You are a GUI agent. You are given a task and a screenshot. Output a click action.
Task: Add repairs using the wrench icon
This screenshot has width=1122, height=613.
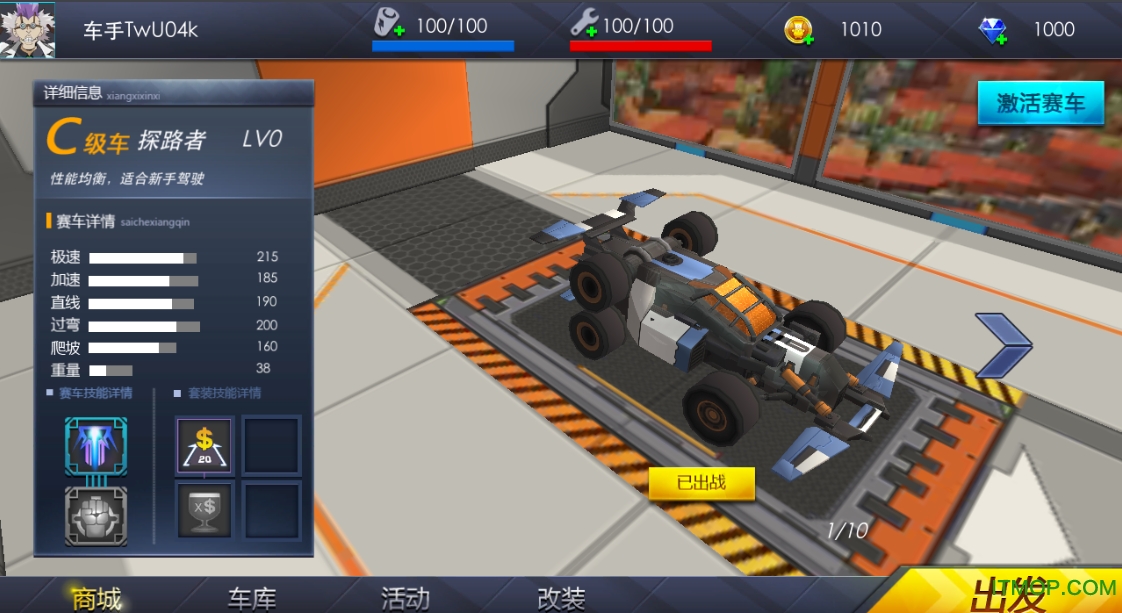[584, 23]
